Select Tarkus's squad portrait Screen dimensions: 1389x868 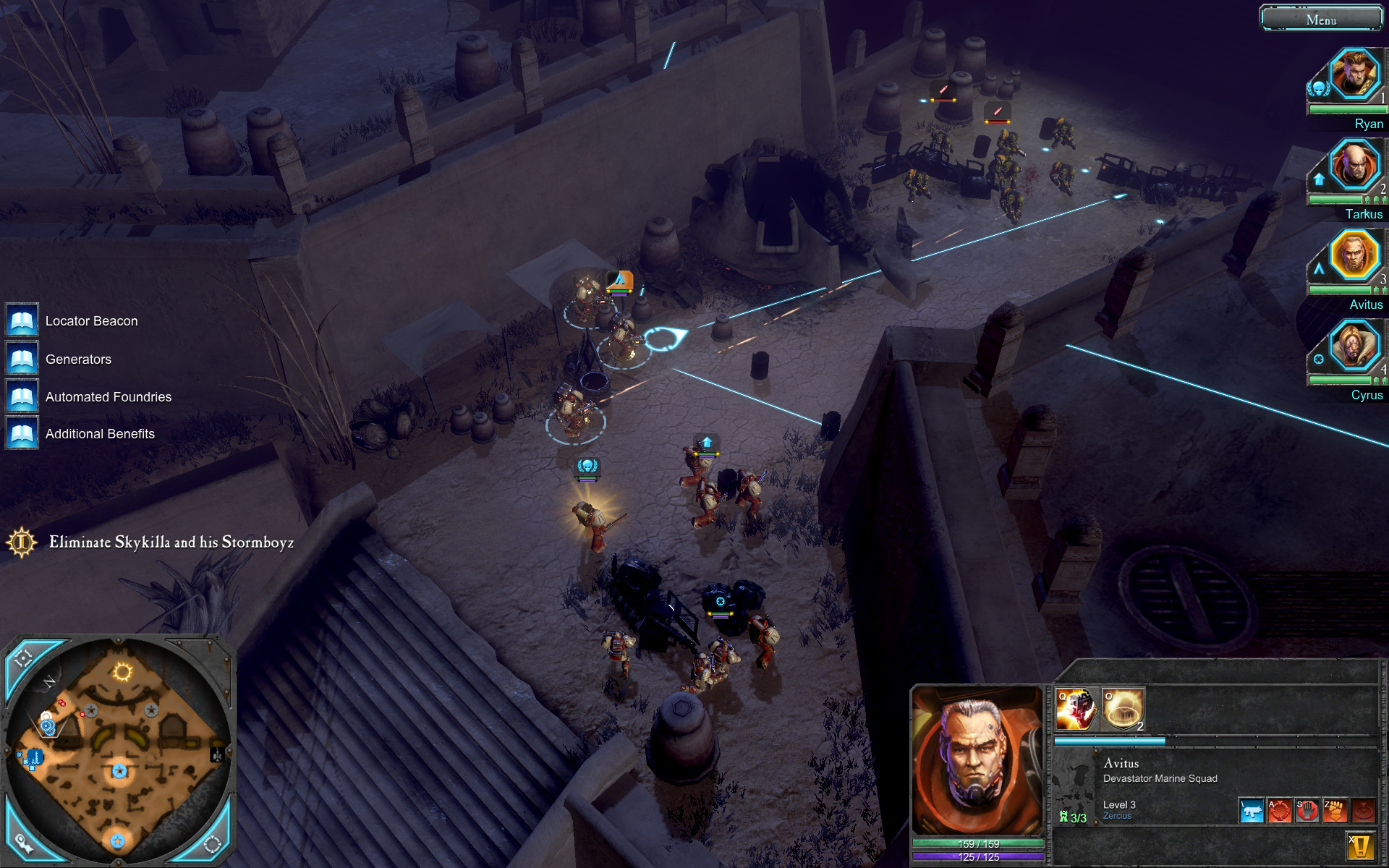click(x=1354, y=164)
